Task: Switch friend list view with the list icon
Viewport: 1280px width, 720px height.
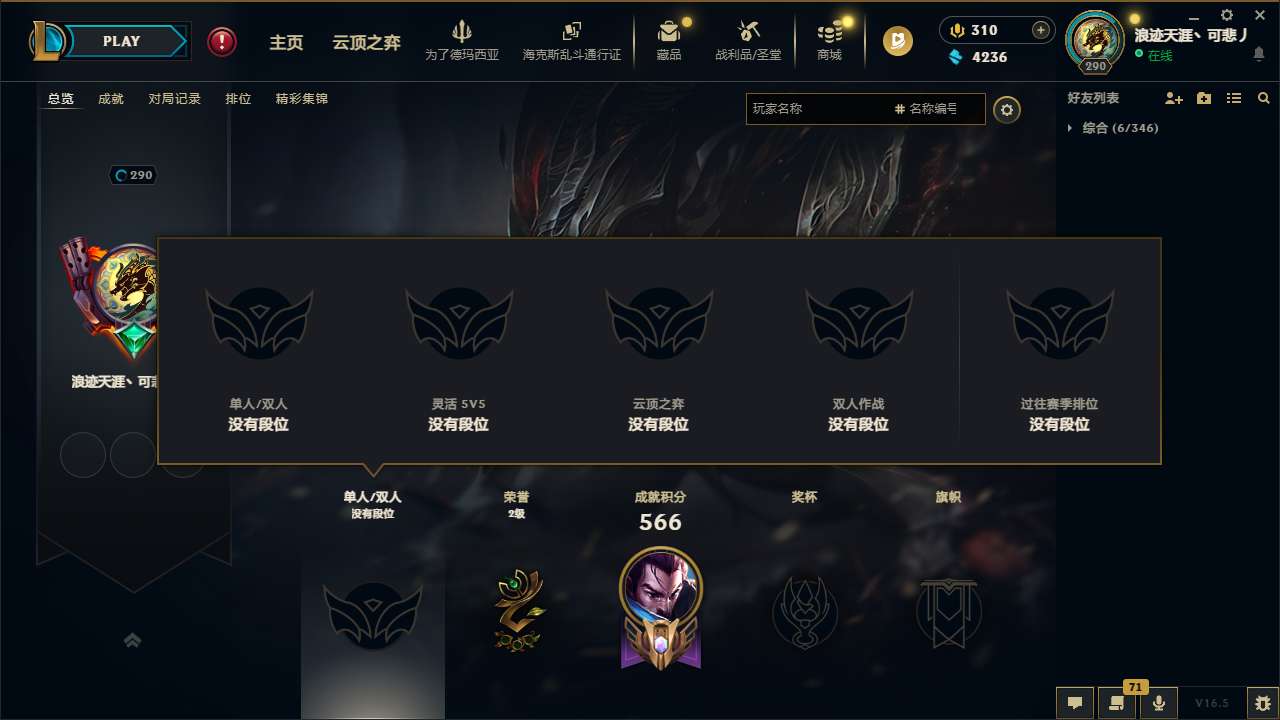Action: (x=1234, y=98)
